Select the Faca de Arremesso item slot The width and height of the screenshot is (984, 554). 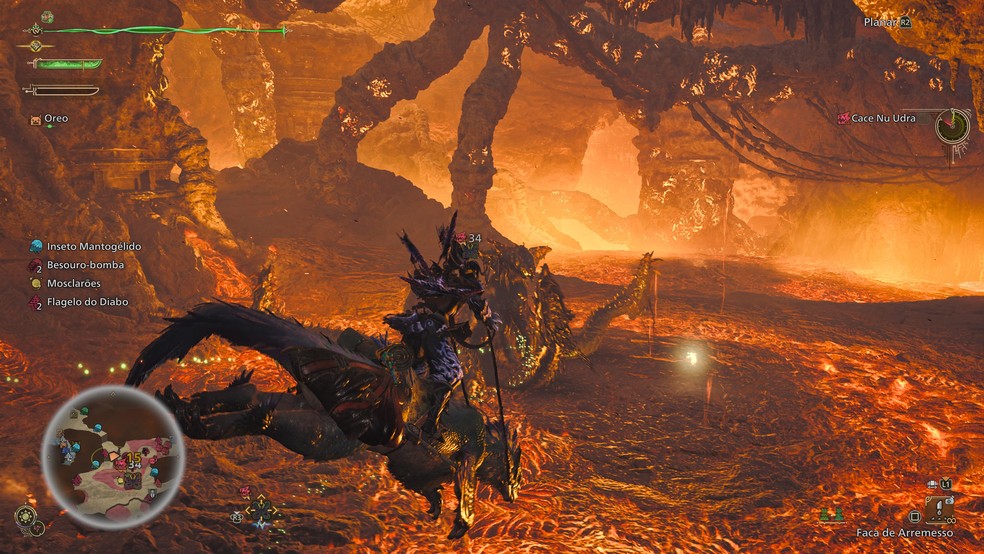click(x=938, y=510)
